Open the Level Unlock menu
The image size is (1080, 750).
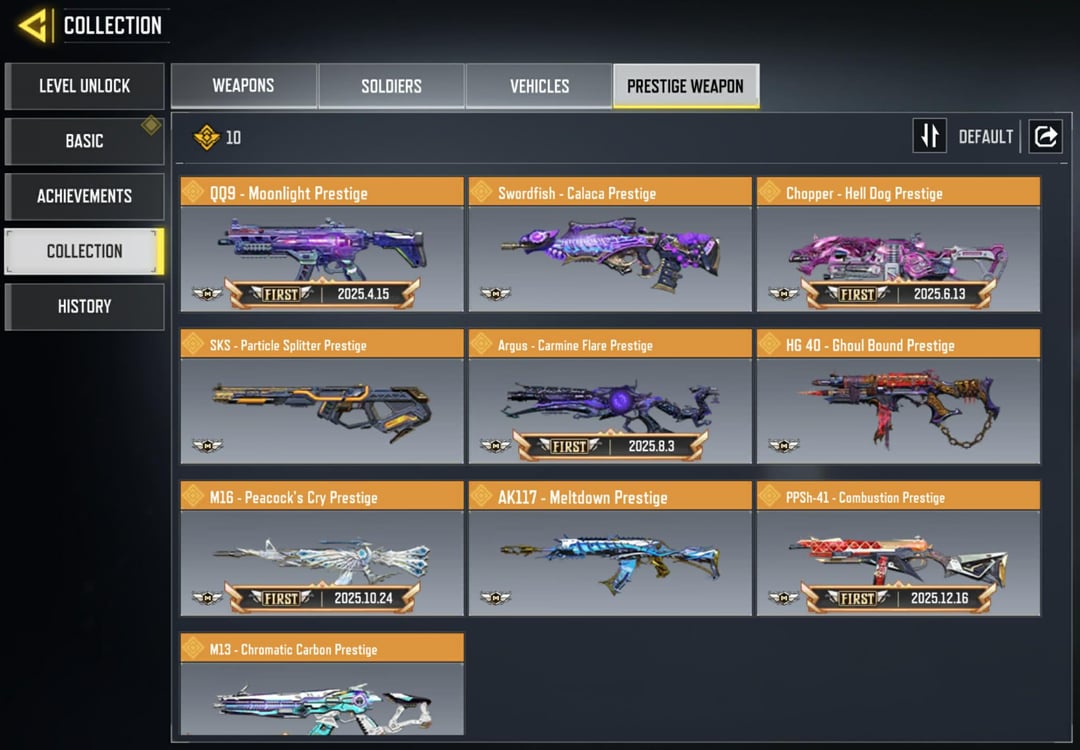tap(84, 86)
